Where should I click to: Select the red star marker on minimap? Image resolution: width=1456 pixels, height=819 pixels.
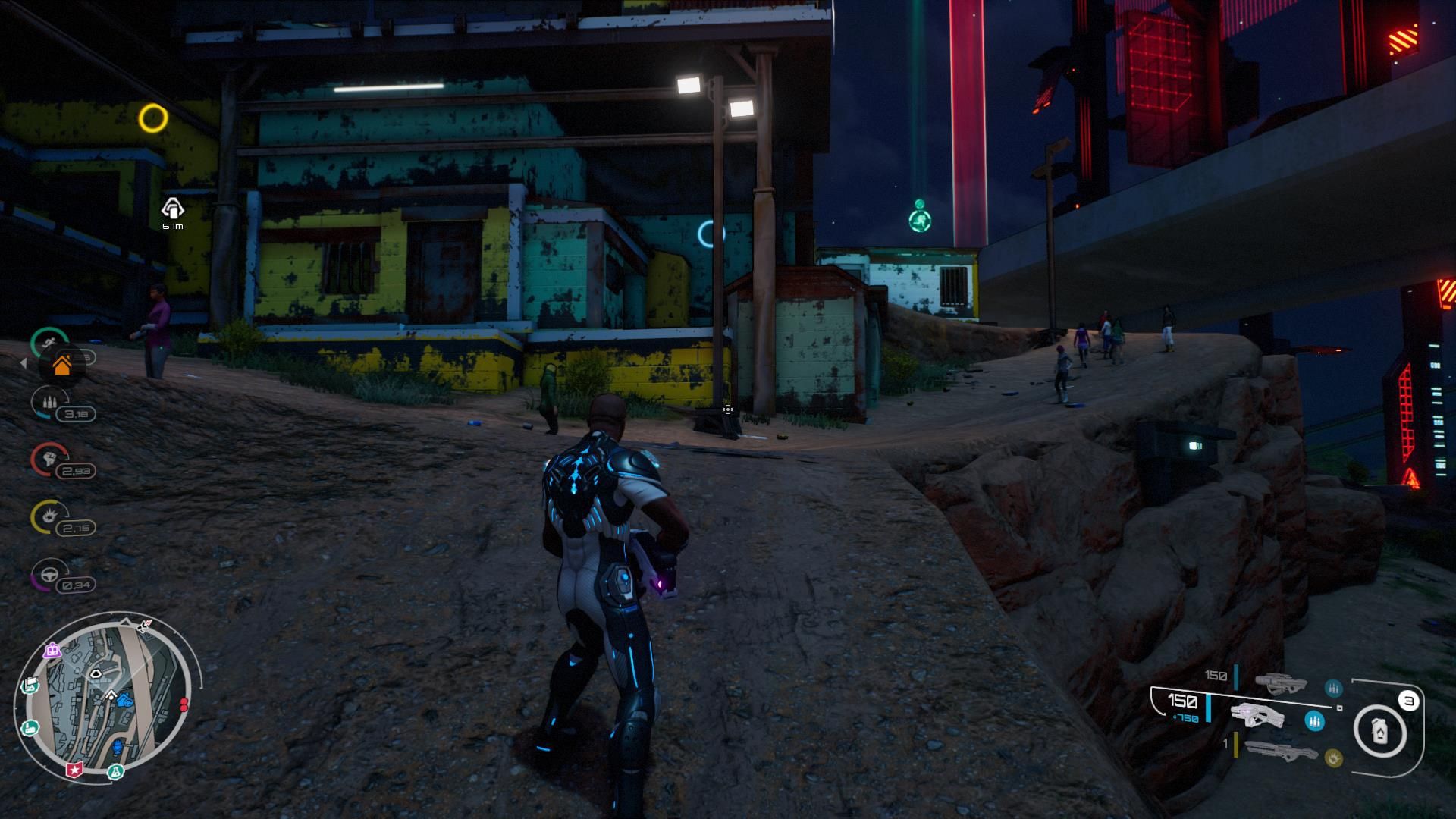[x=74, y=770]
